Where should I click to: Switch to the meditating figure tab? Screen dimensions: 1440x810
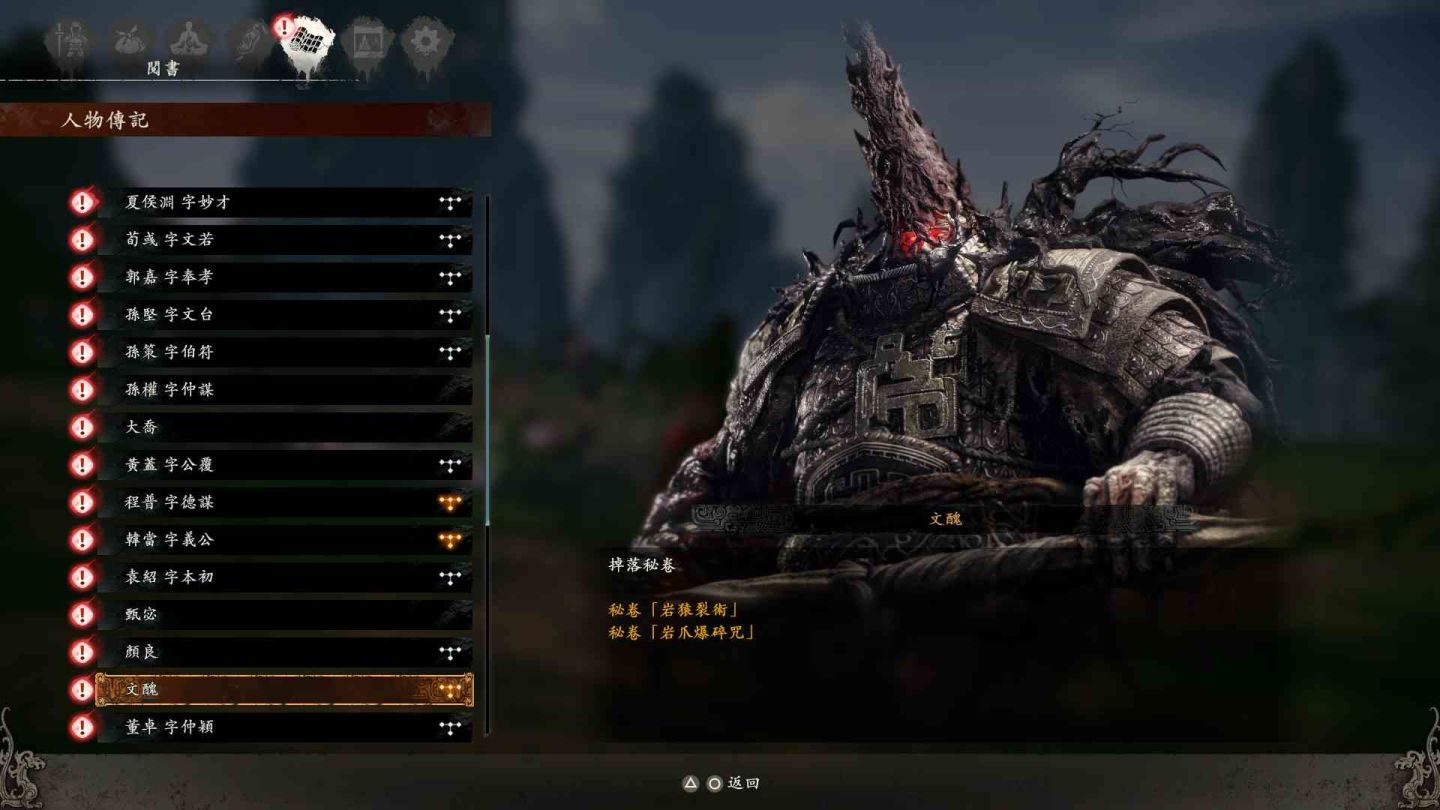187,42
